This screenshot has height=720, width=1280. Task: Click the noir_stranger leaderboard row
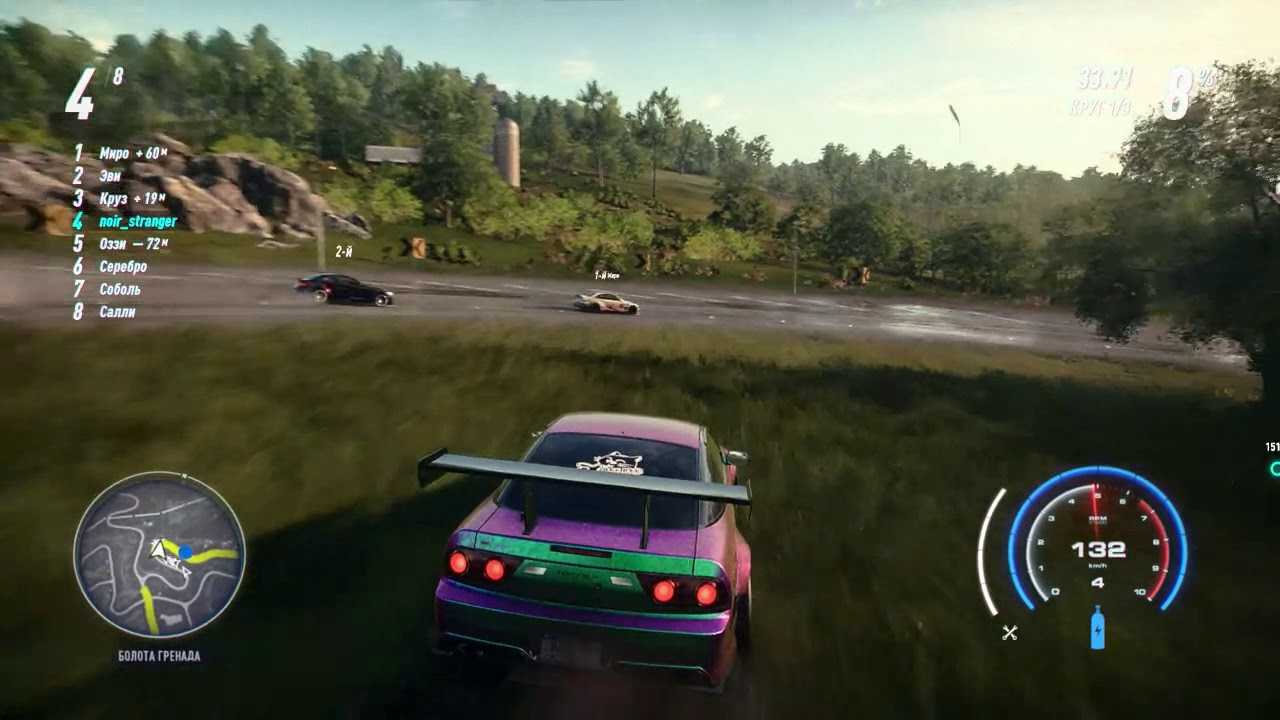[x=137, y=221]
